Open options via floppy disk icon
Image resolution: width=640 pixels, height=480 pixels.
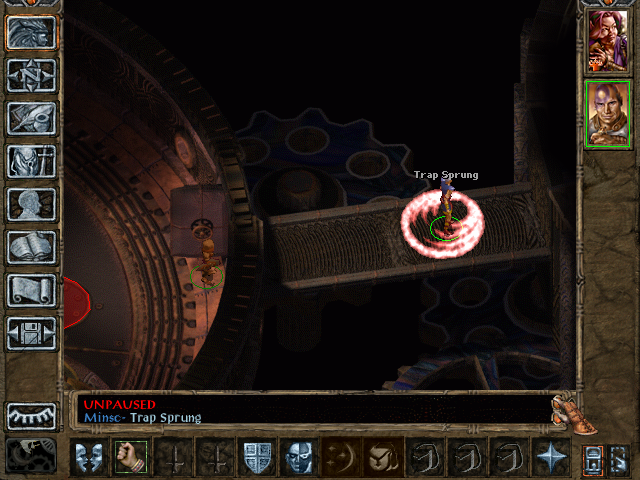pyautogui.click(x=31, y=333)
